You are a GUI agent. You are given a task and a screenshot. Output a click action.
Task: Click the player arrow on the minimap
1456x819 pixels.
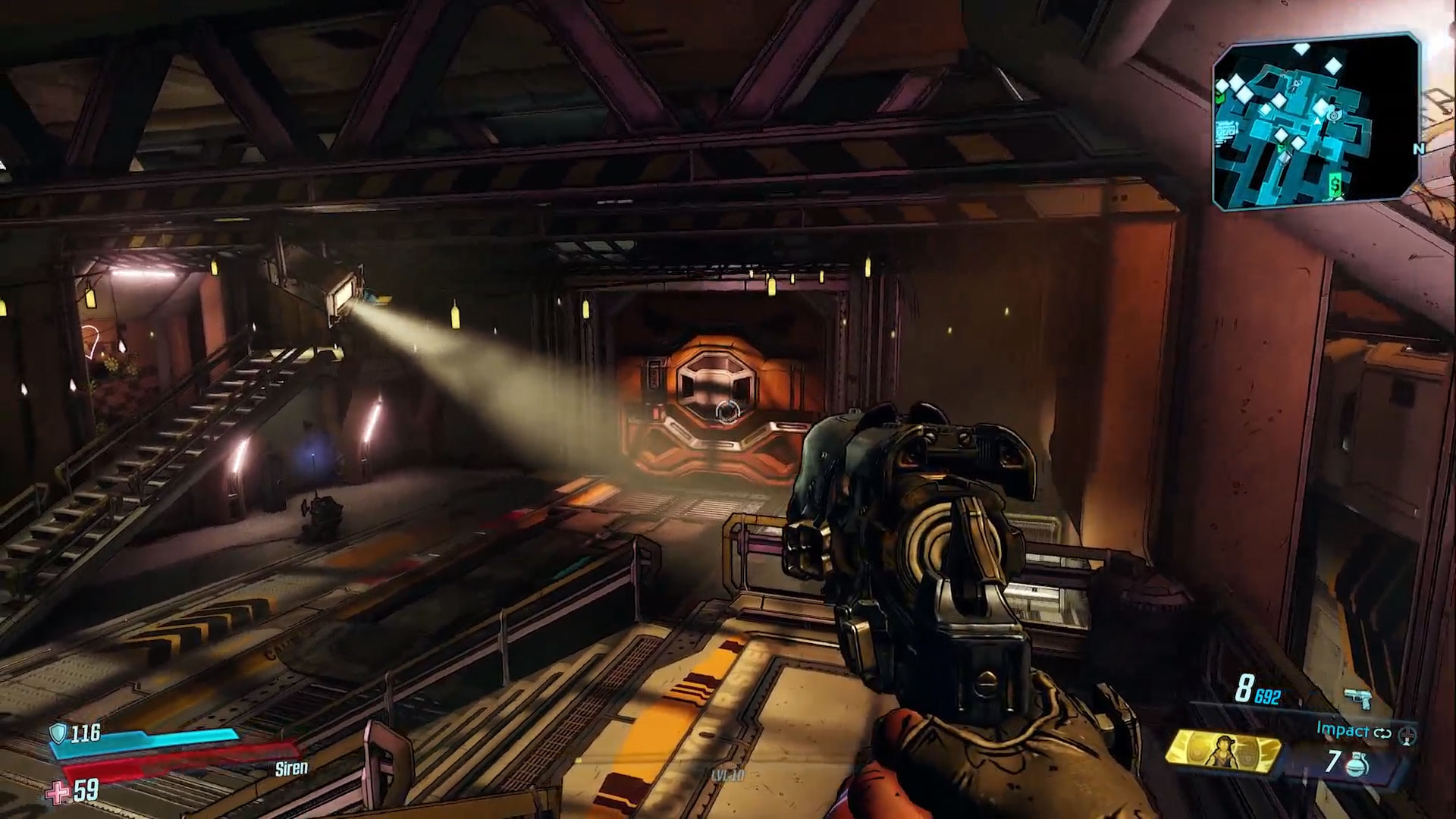click(1317, 123)
